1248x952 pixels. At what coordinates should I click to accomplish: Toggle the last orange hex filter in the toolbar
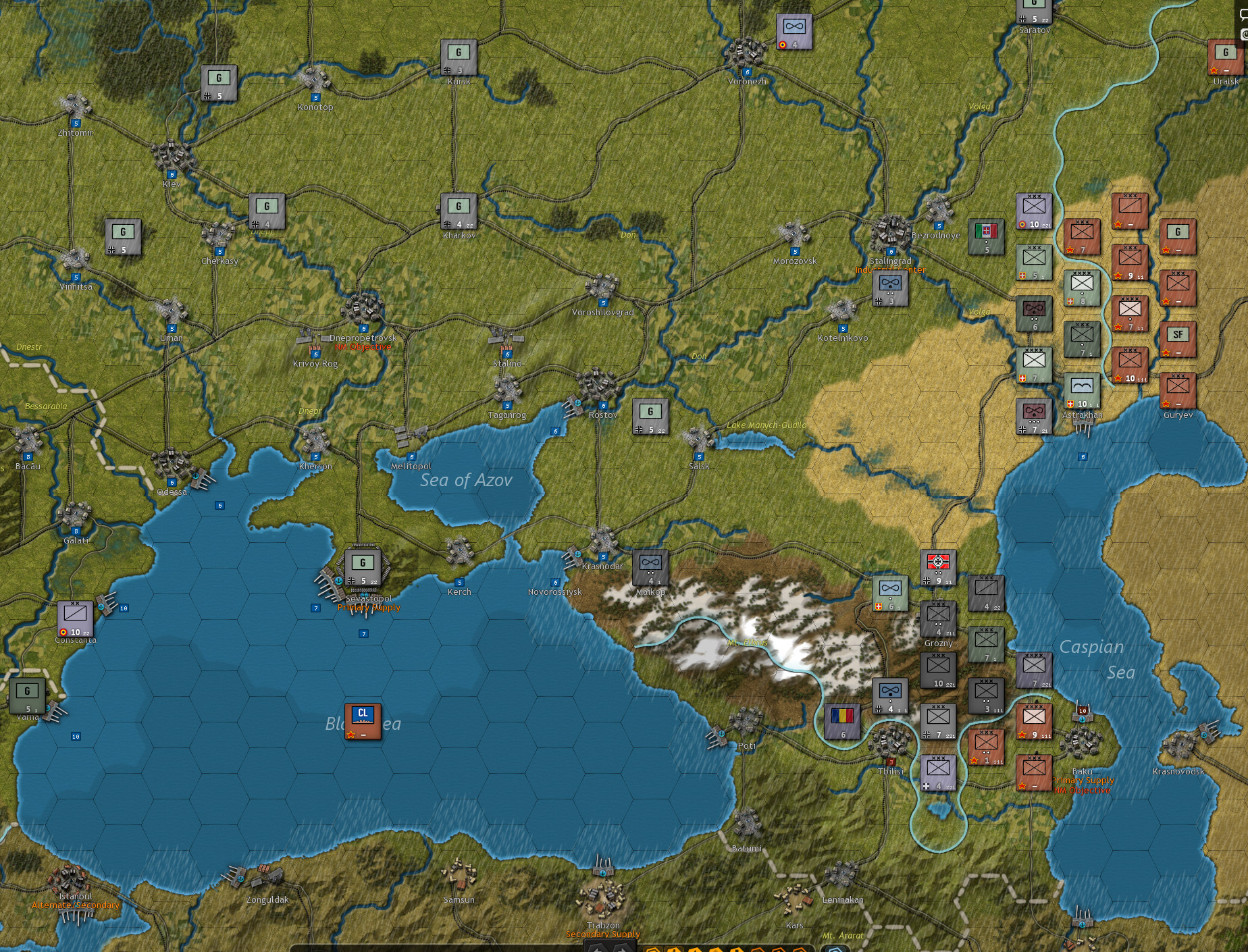click(x=798, y=949)
